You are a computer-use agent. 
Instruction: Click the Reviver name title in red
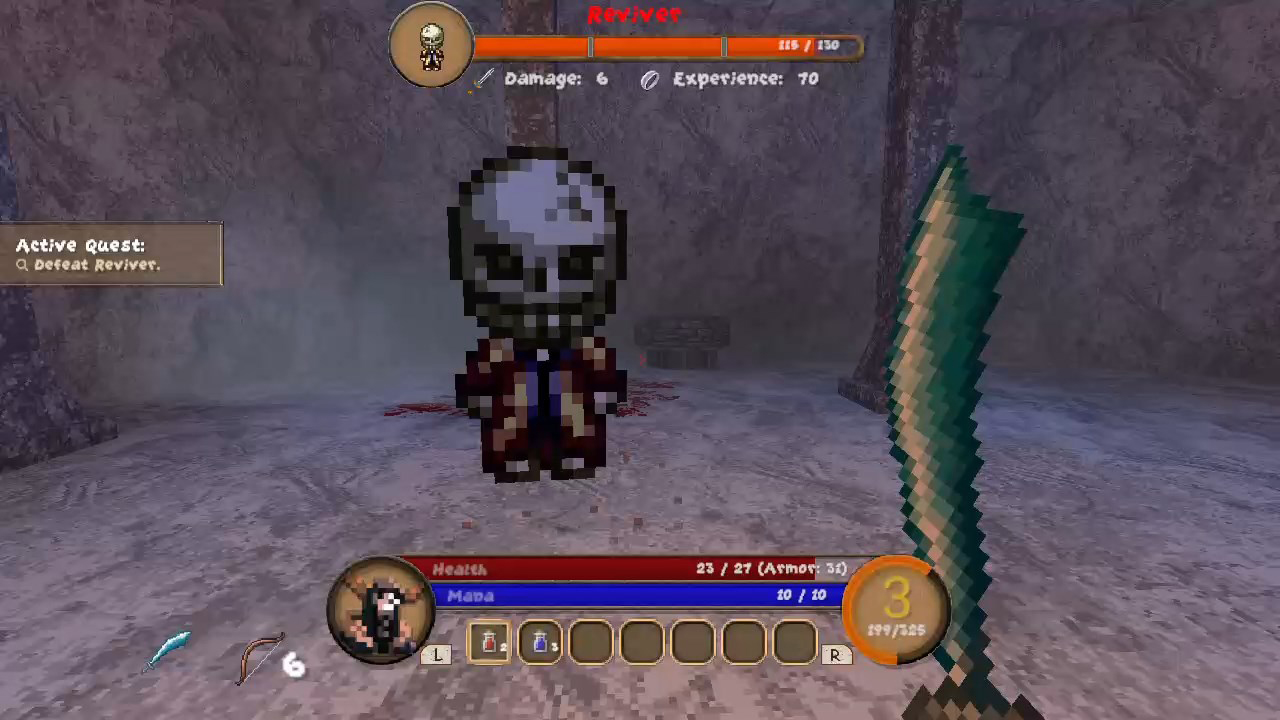(637, 14)
